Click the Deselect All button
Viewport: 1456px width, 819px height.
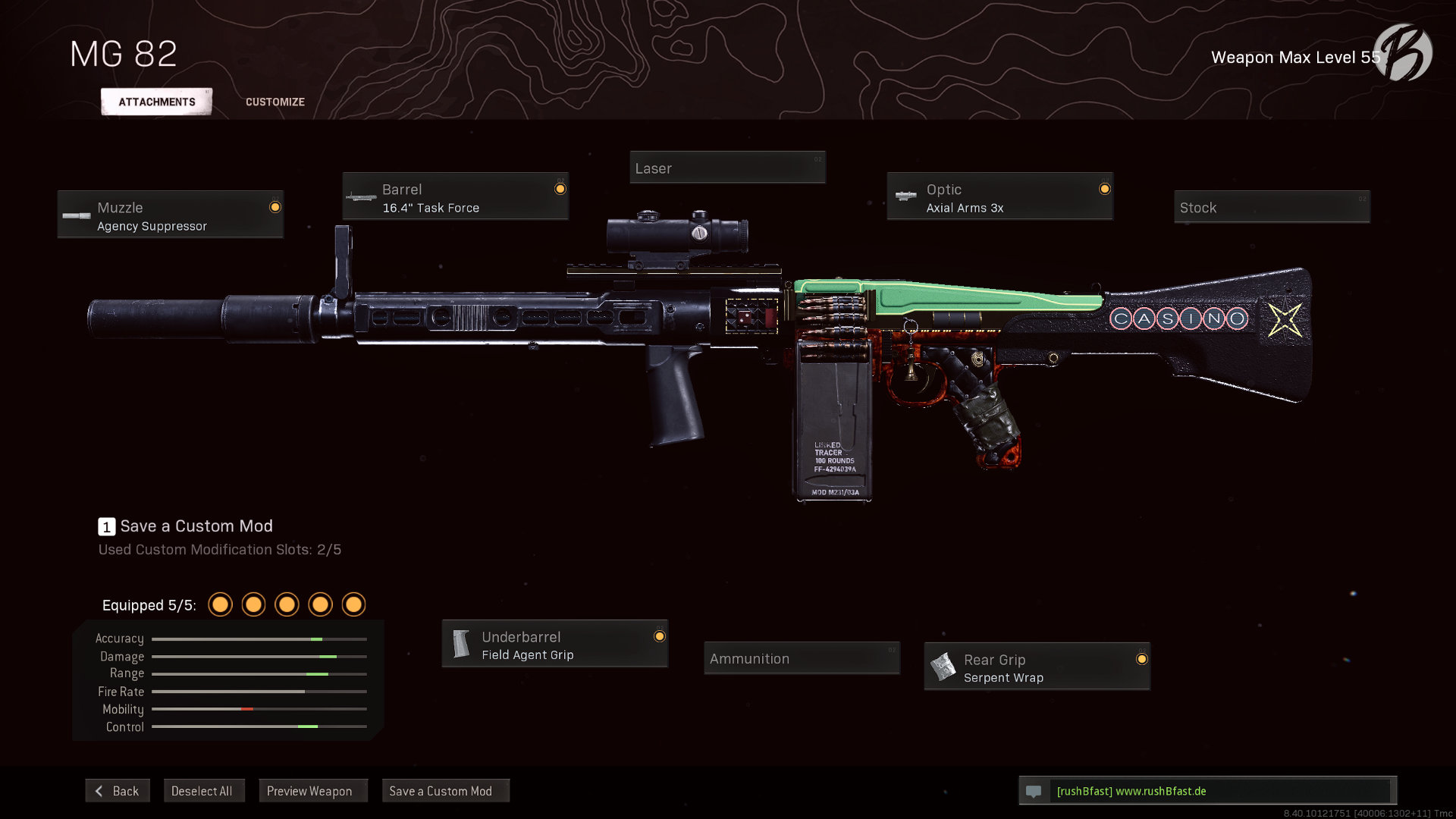[x=204, y=790]
